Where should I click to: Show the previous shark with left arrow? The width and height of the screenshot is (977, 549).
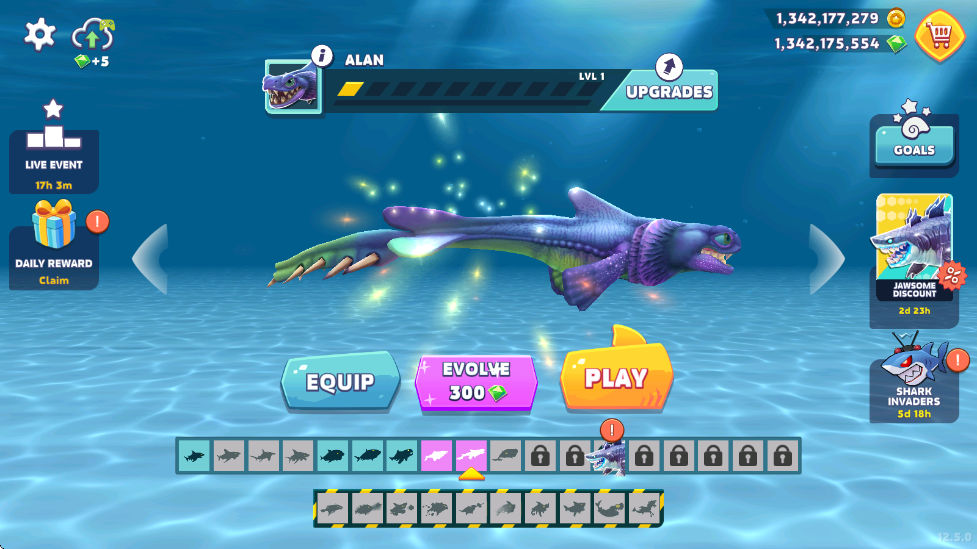[150, 259]
